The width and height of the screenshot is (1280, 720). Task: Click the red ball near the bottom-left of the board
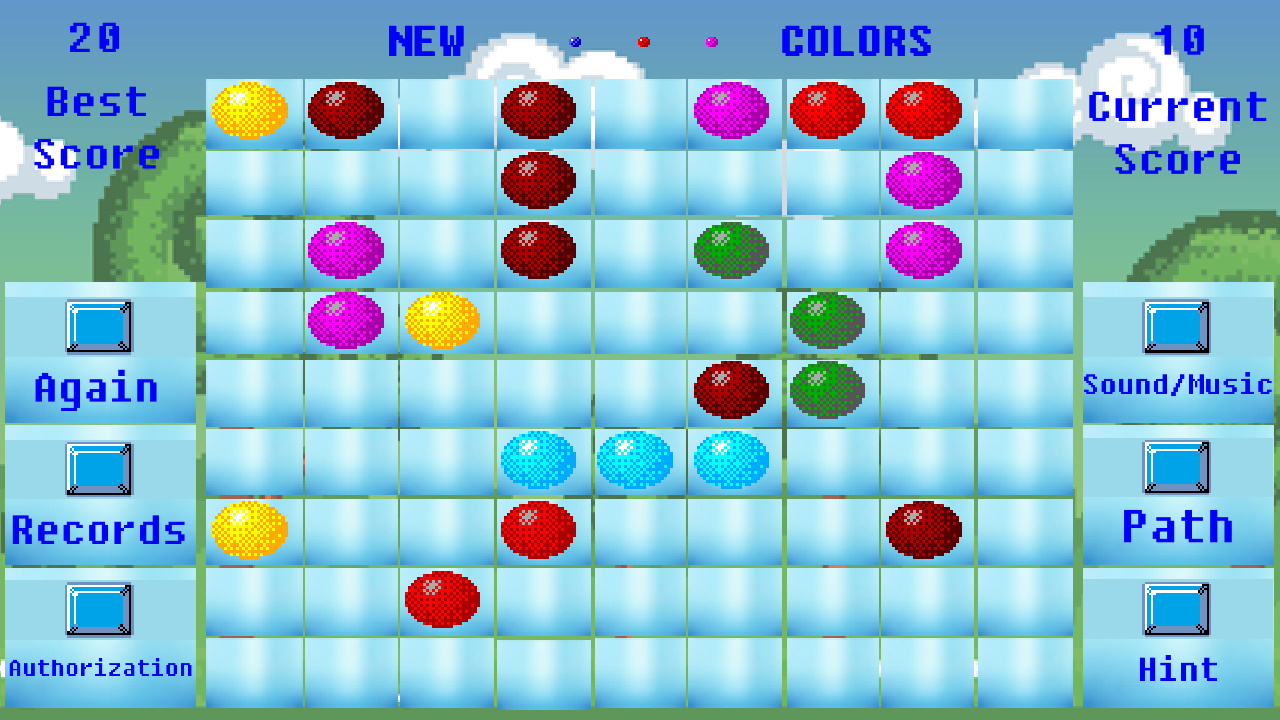[x=443, y=597]
